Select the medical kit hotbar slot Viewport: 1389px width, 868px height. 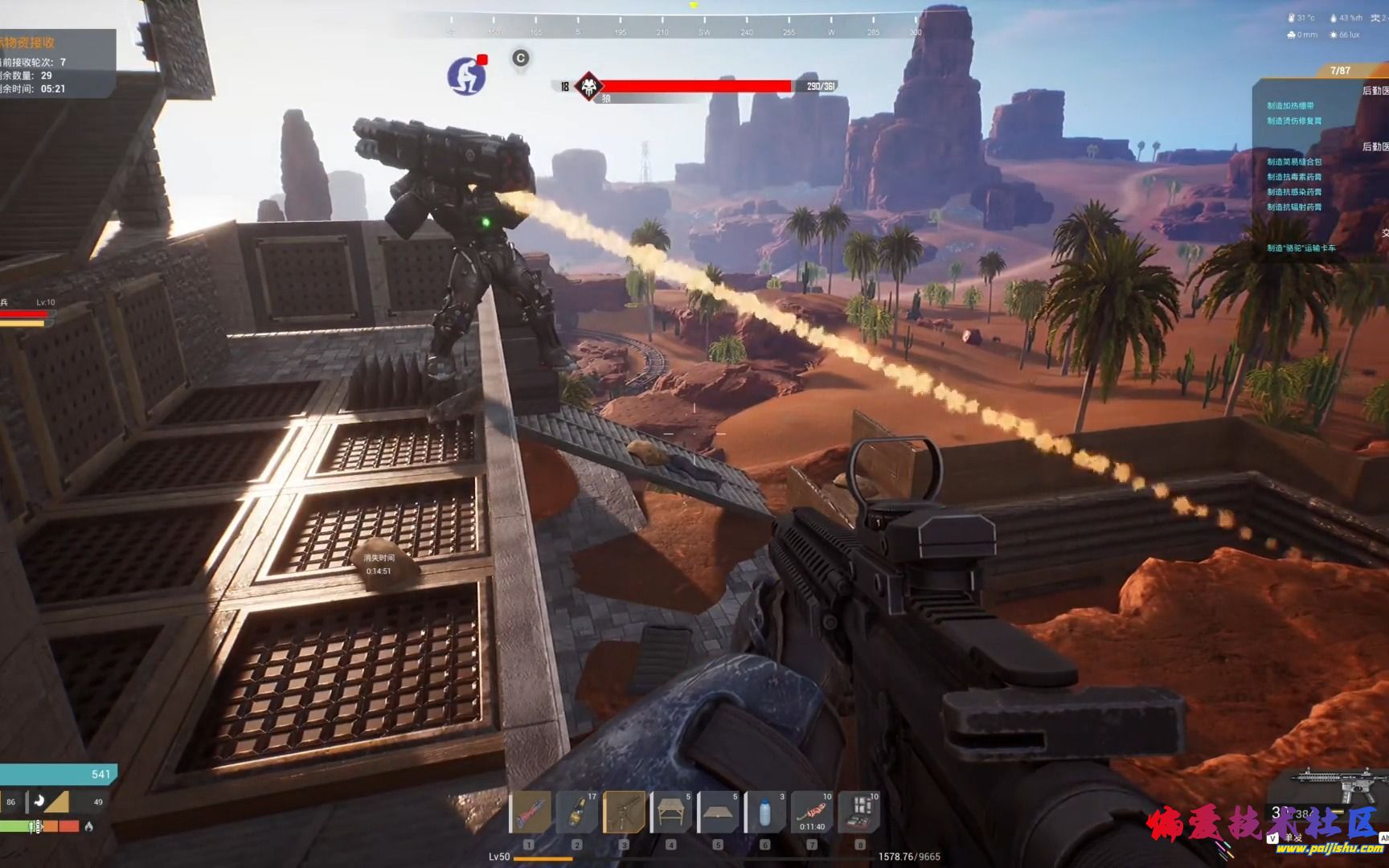coord(859,813)
